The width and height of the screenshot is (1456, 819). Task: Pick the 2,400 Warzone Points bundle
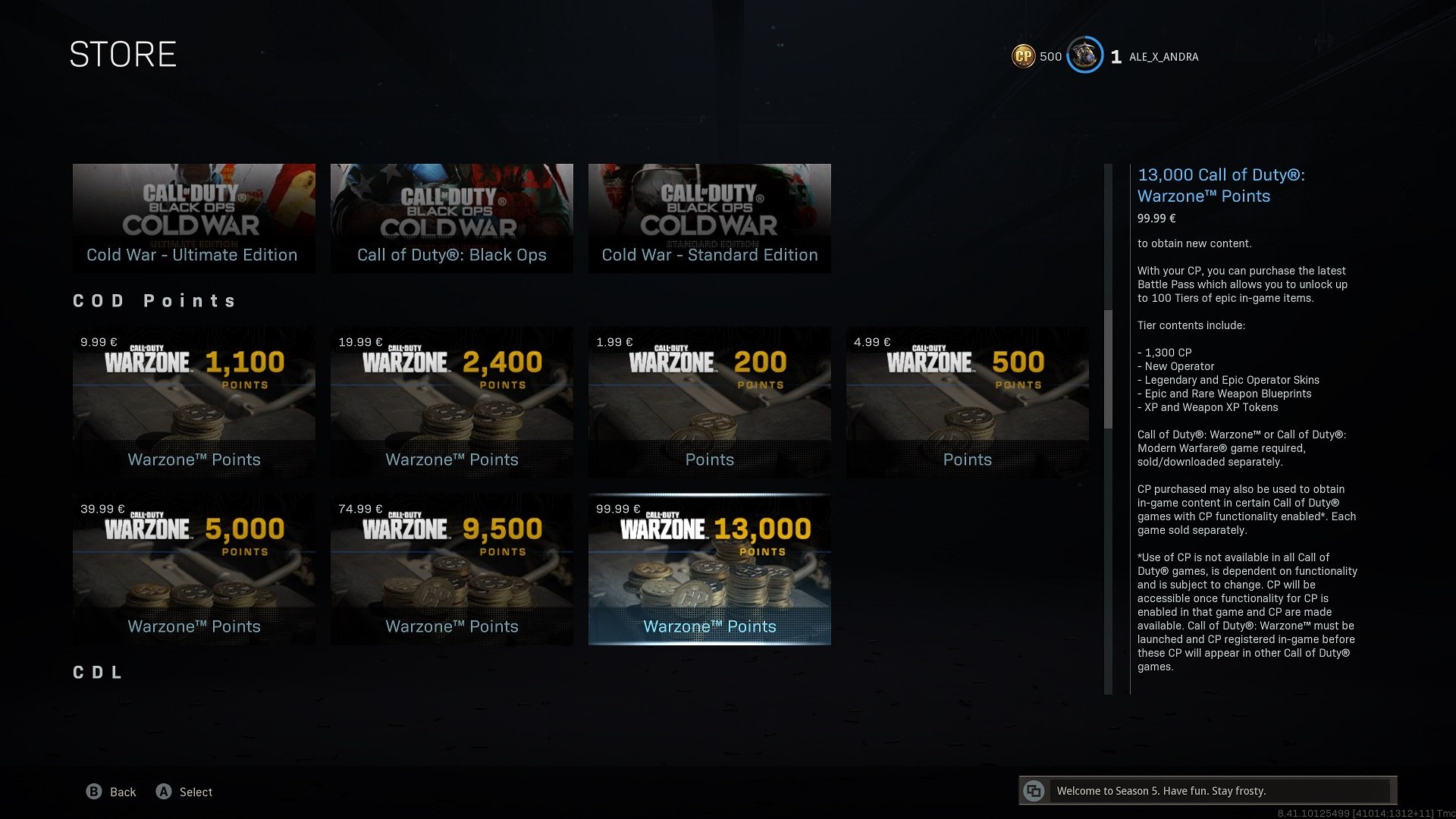pos(451,402)
